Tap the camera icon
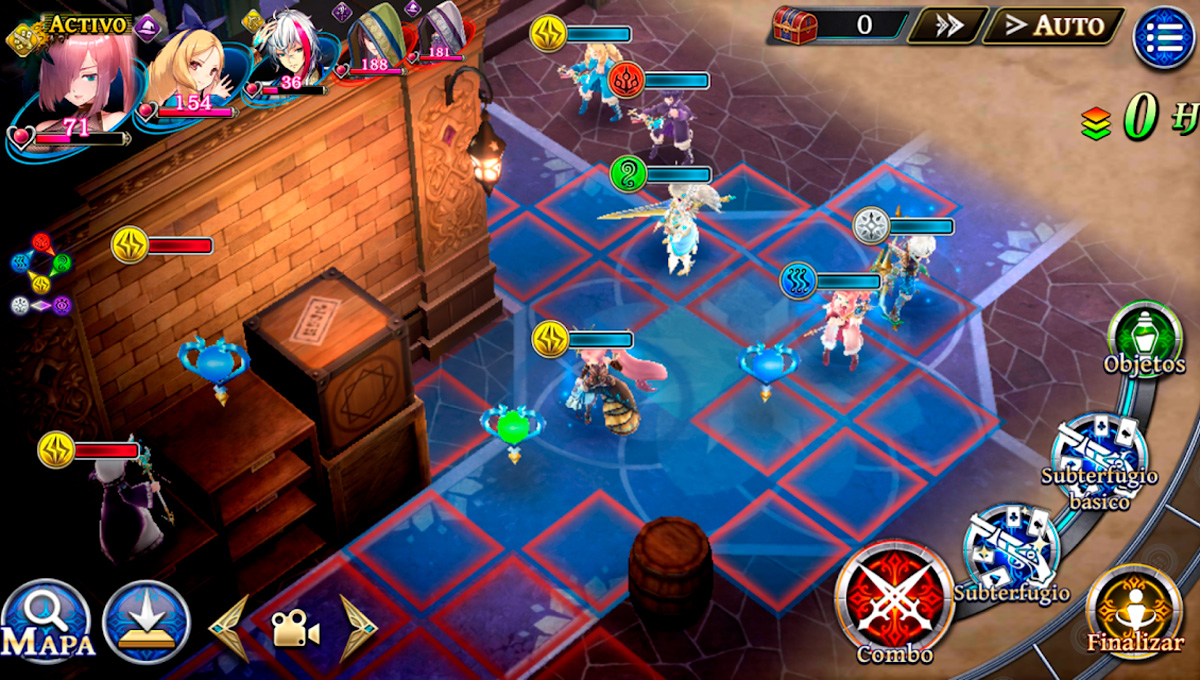 (294, 630)
